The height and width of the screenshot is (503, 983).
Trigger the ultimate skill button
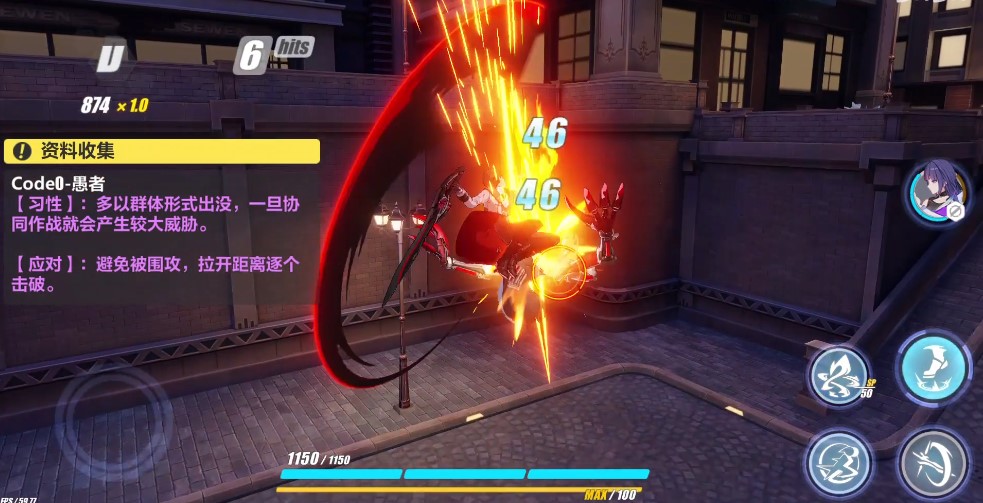(838, 462)
